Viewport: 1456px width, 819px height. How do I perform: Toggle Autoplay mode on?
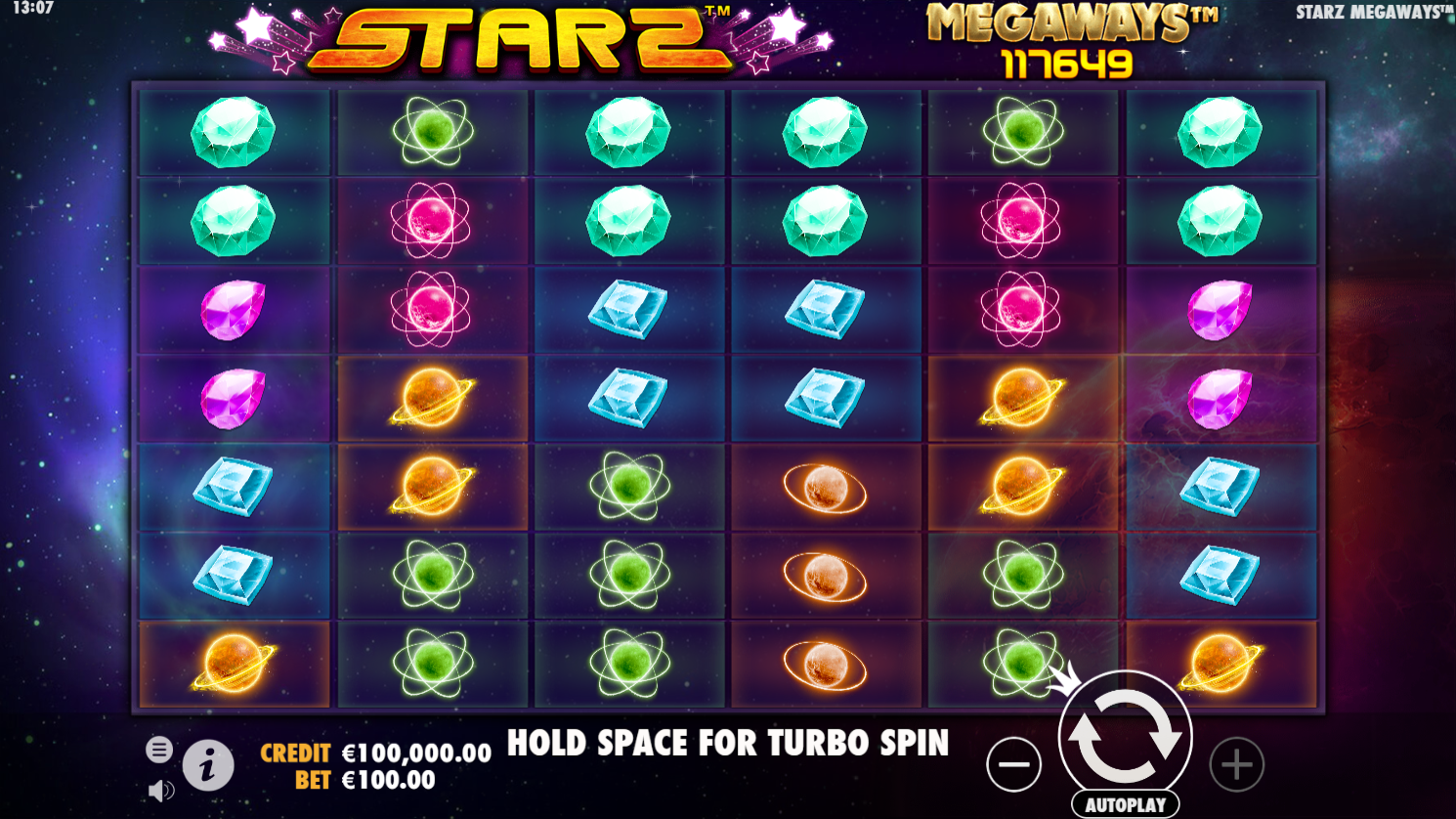(1125, 803)
